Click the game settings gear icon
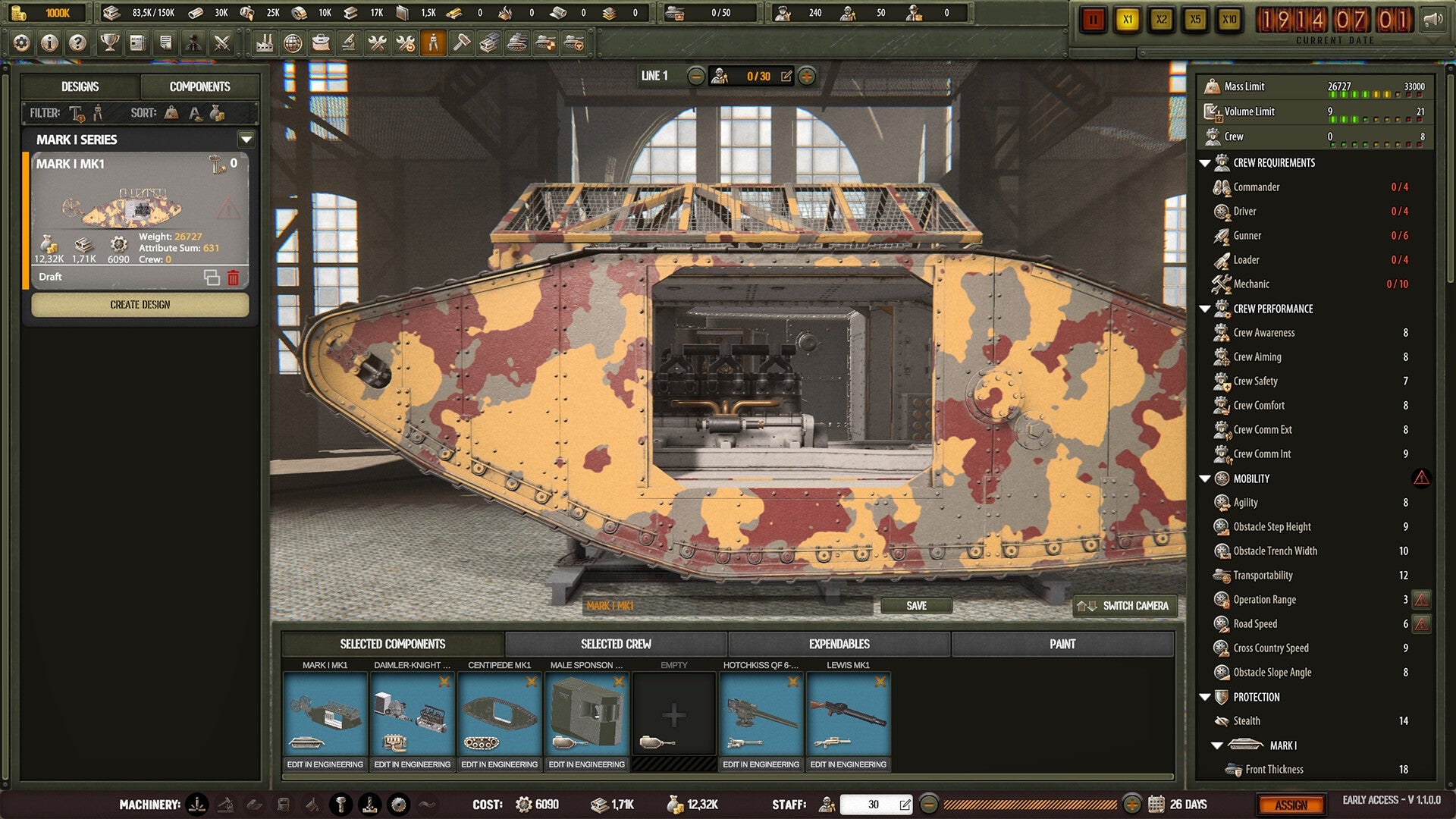Image resolution: width=1456 pixels, height=819 pixels. (x=20, y=43)
